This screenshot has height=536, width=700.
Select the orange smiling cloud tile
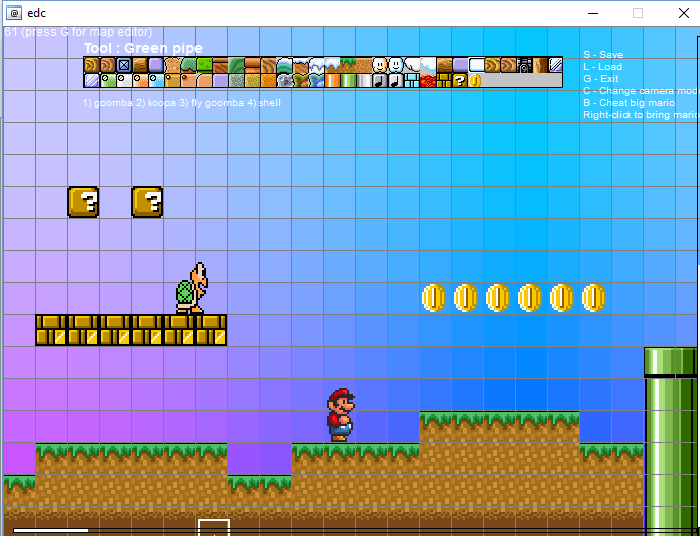click(x=380, y=65)
